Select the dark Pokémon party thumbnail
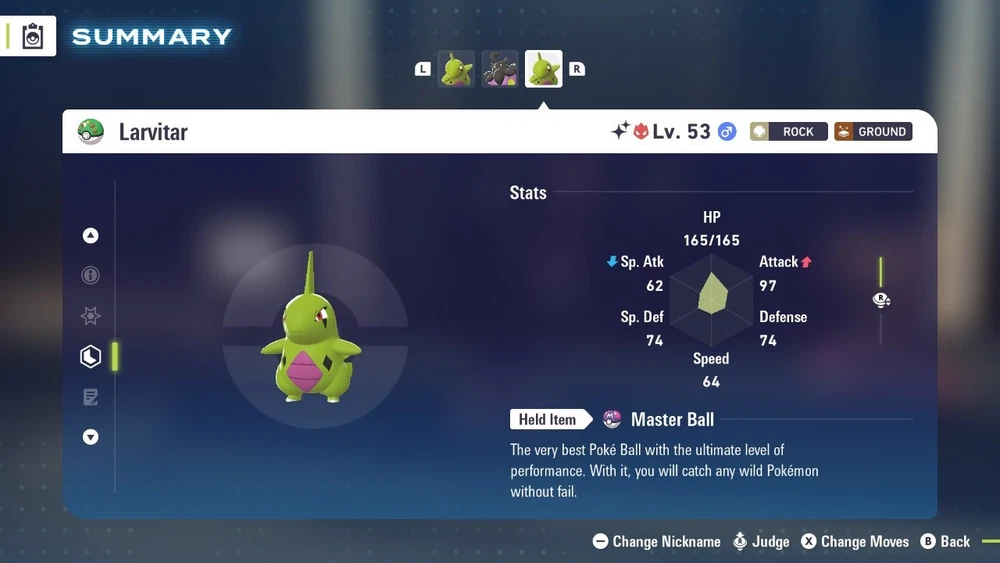 [x=500, y=69]
